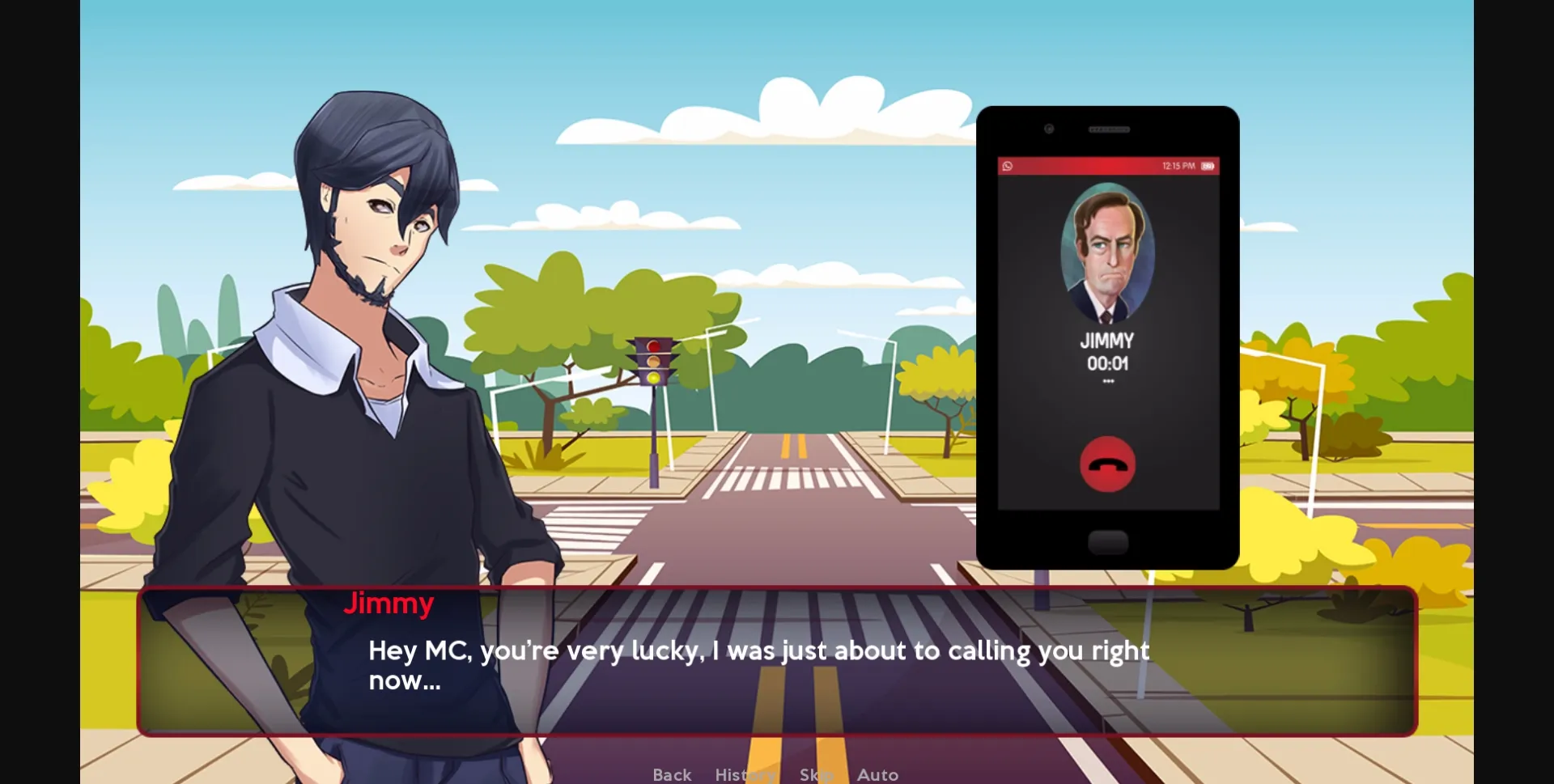Click Skip at the bottom of the screen

click(x=817, y=773)
